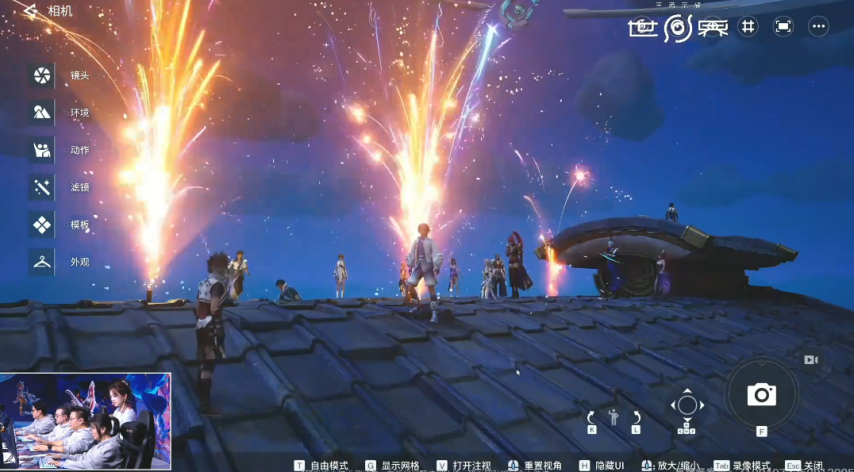Rotate the character counterclockwise
Image resolution: width=854 pixels, height=472 pixels.
coord(591,417)
